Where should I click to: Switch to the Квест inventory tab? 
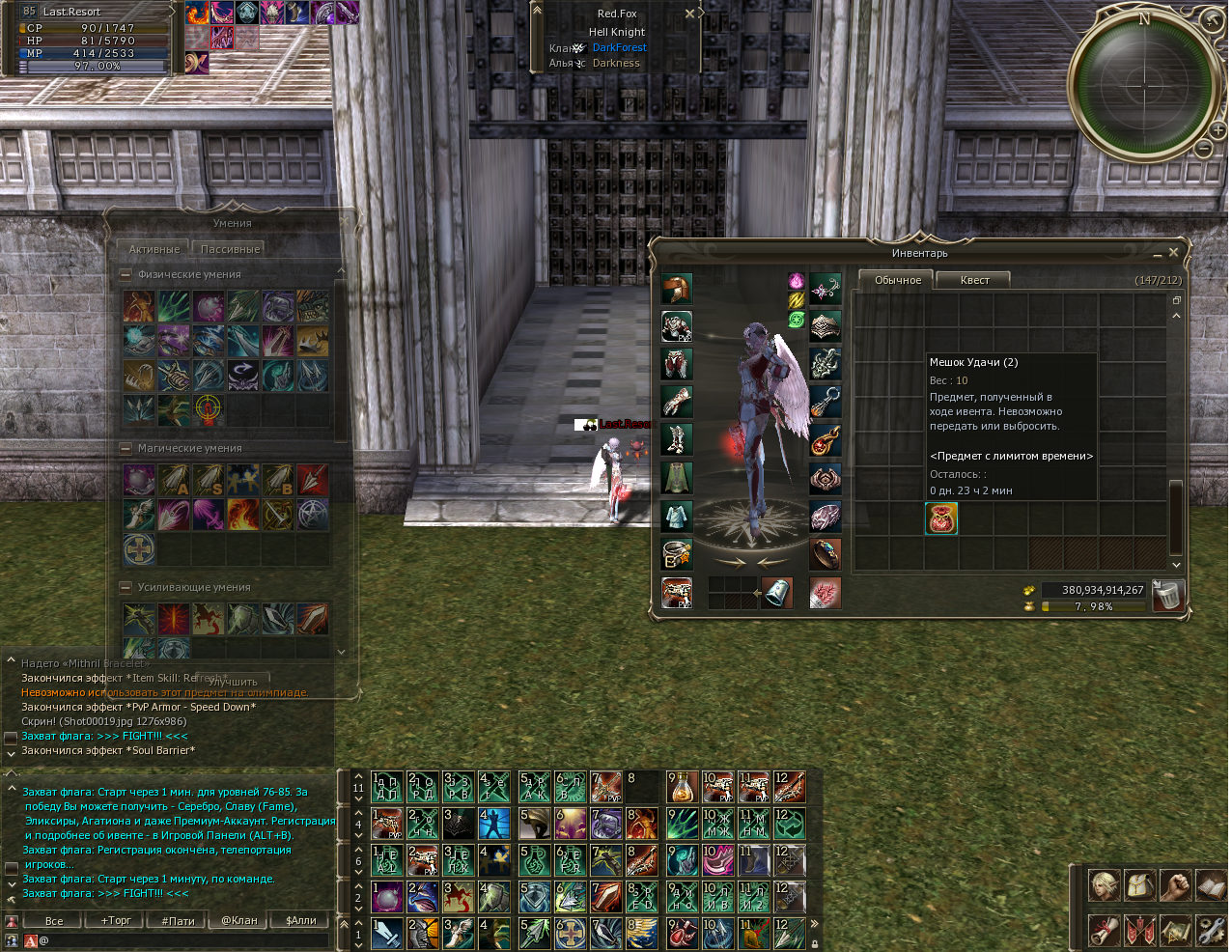(x=974, y=280)
